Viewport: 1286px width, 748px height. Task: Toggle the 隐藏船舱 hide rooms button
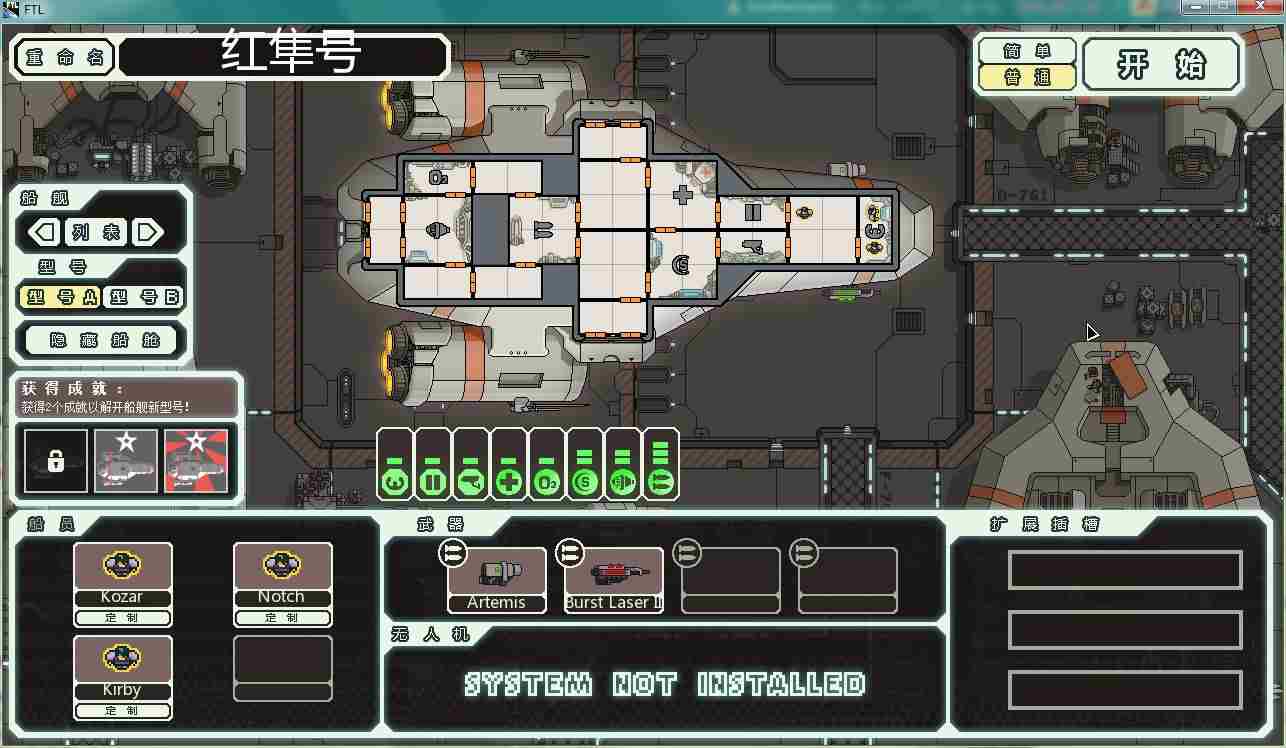101,340
